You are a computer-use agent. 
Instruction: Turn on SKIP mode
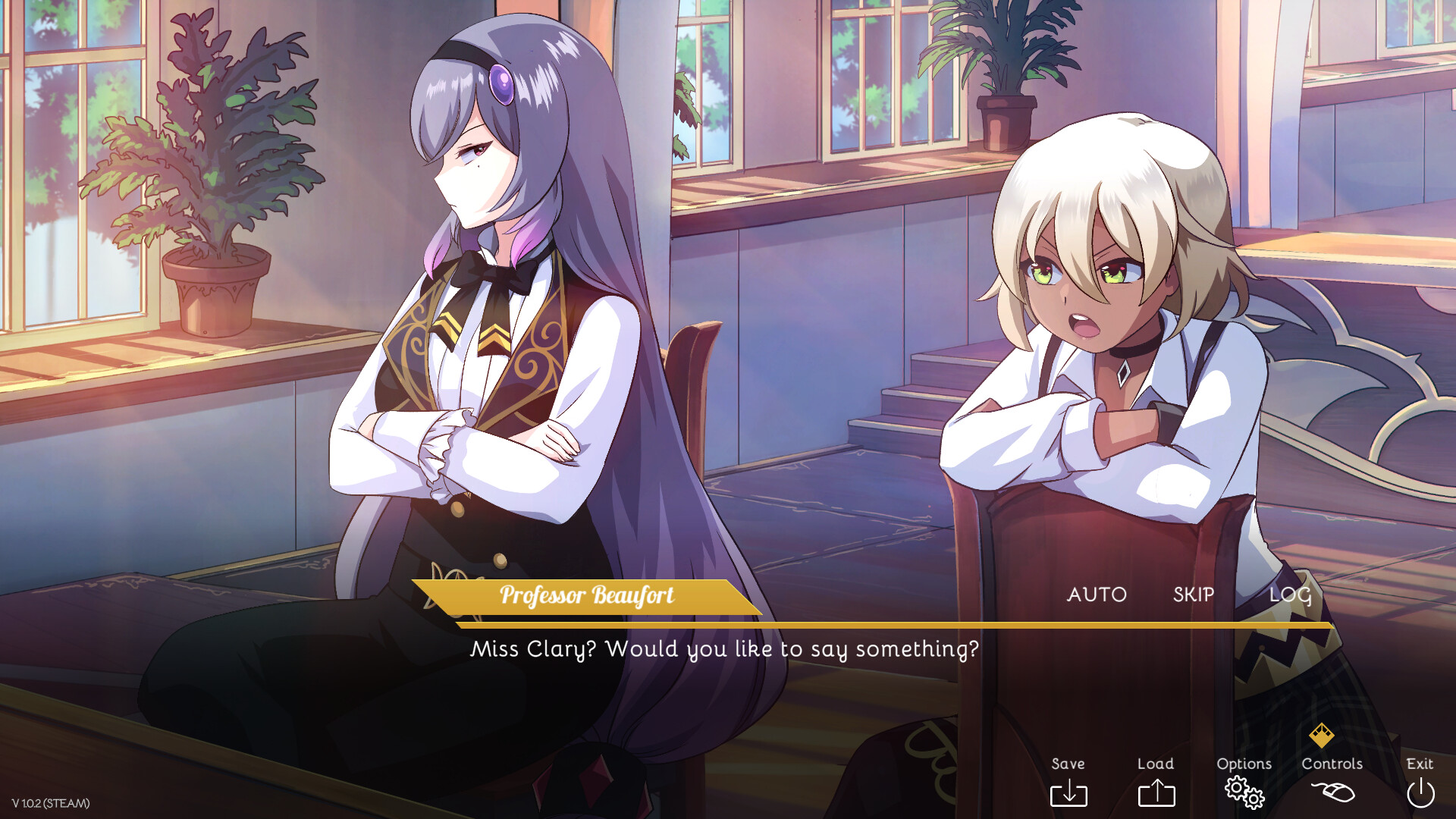(1193, 595)
